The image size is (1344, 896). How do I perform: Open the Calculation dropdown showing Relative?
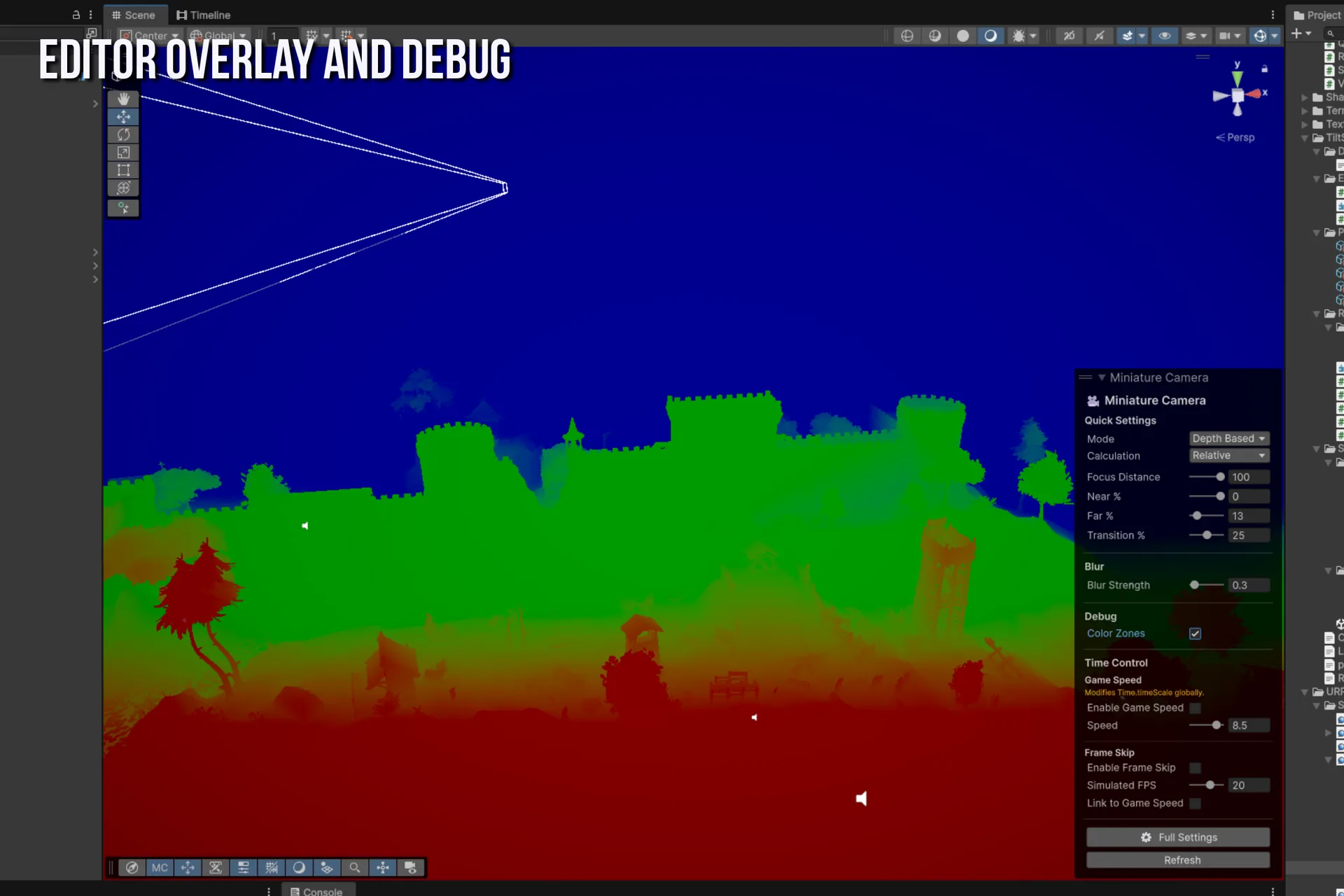point(1228,455)
